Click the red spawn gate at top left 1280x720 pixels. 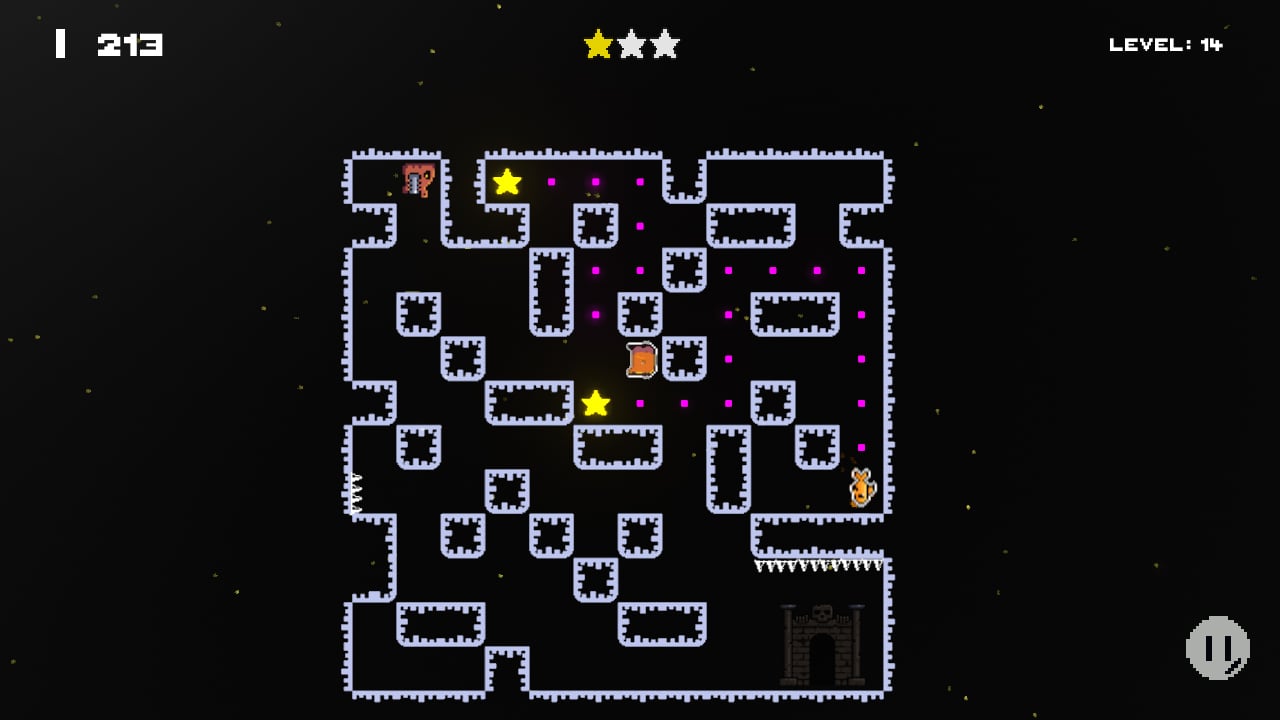(x=417, y=180)
